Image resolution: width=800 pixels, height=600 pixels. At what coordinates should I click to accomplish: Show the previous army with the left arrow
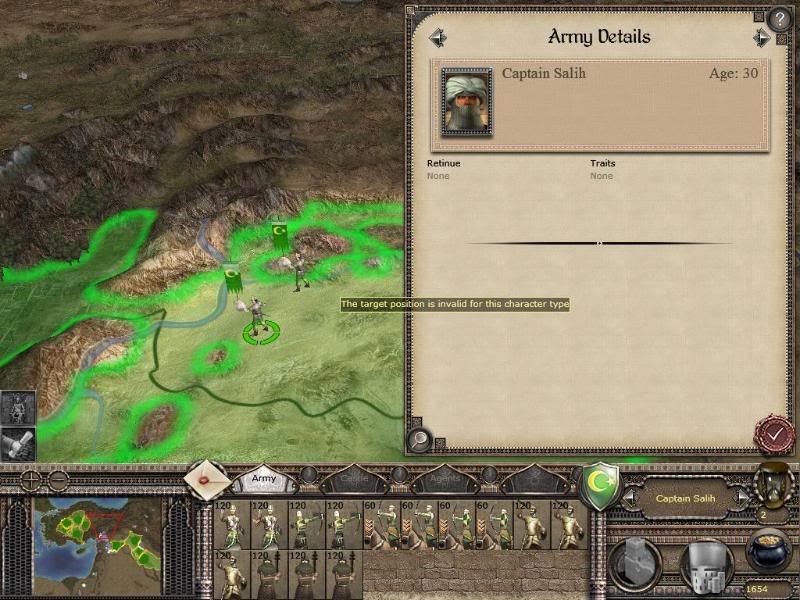coord(437,38)
